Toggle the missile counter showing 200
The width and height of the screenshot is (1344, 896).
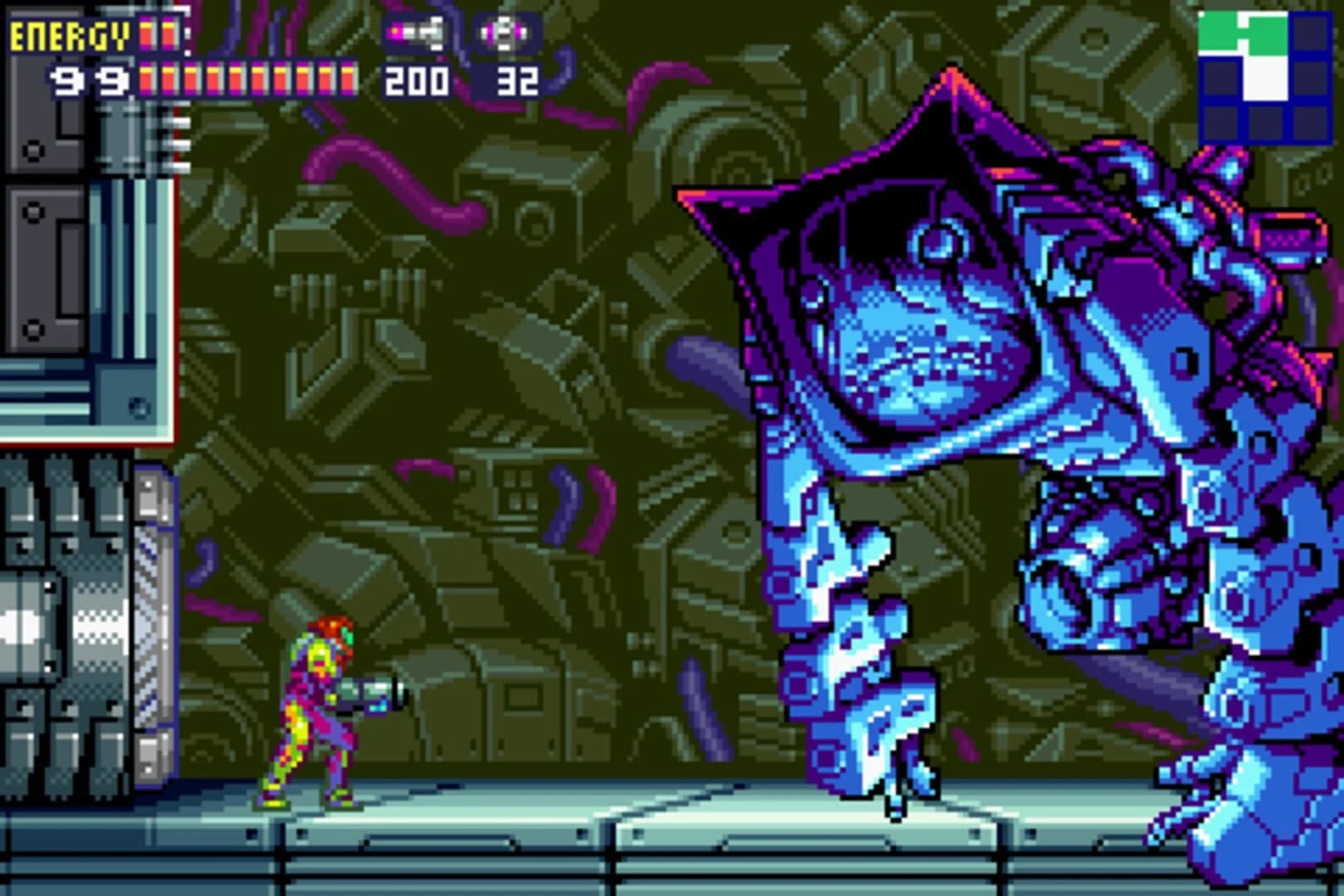pyautogui.click(x=417, y=81)
